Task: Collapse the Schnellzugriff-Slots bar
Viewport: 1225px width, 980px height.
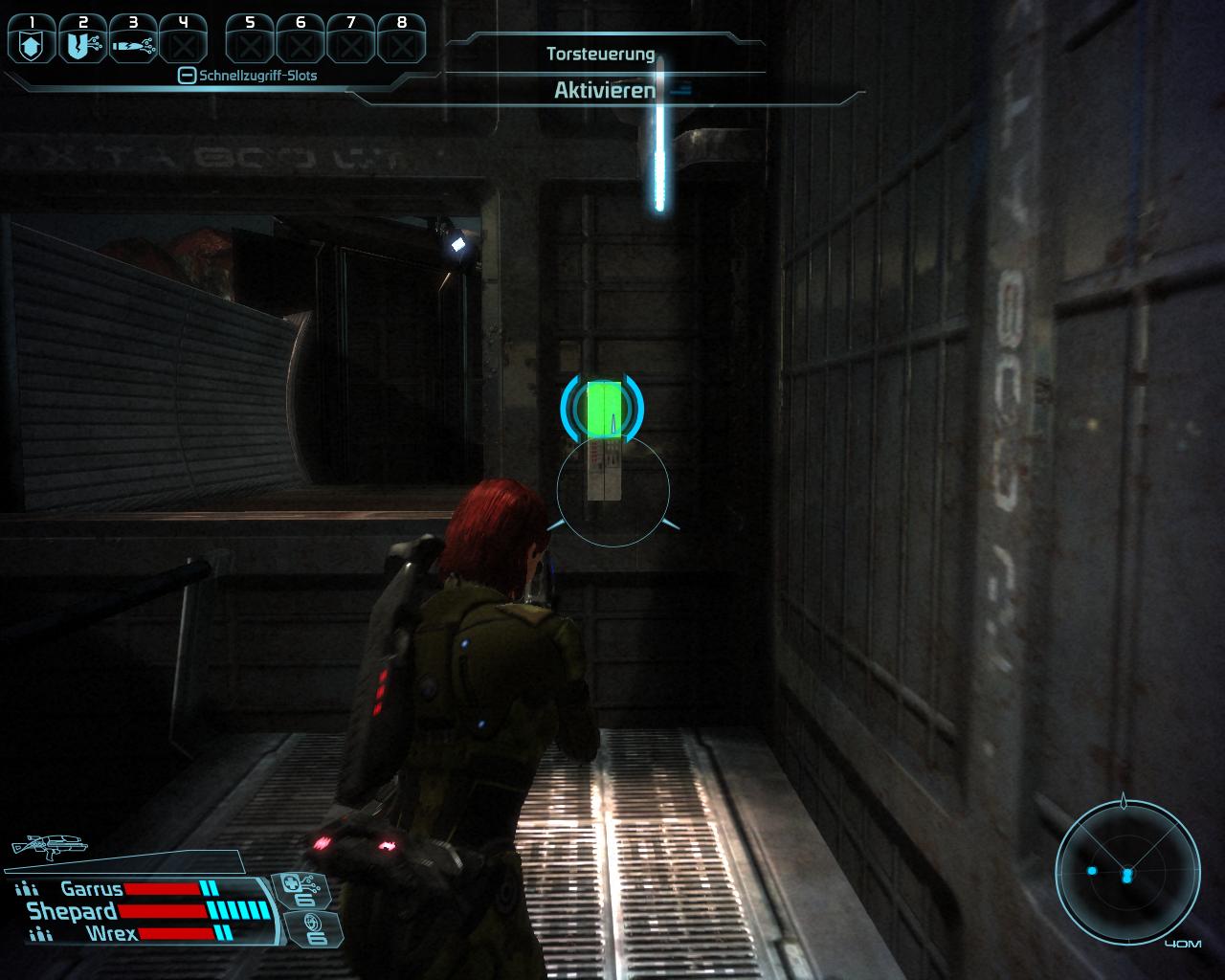Action: 188,76
